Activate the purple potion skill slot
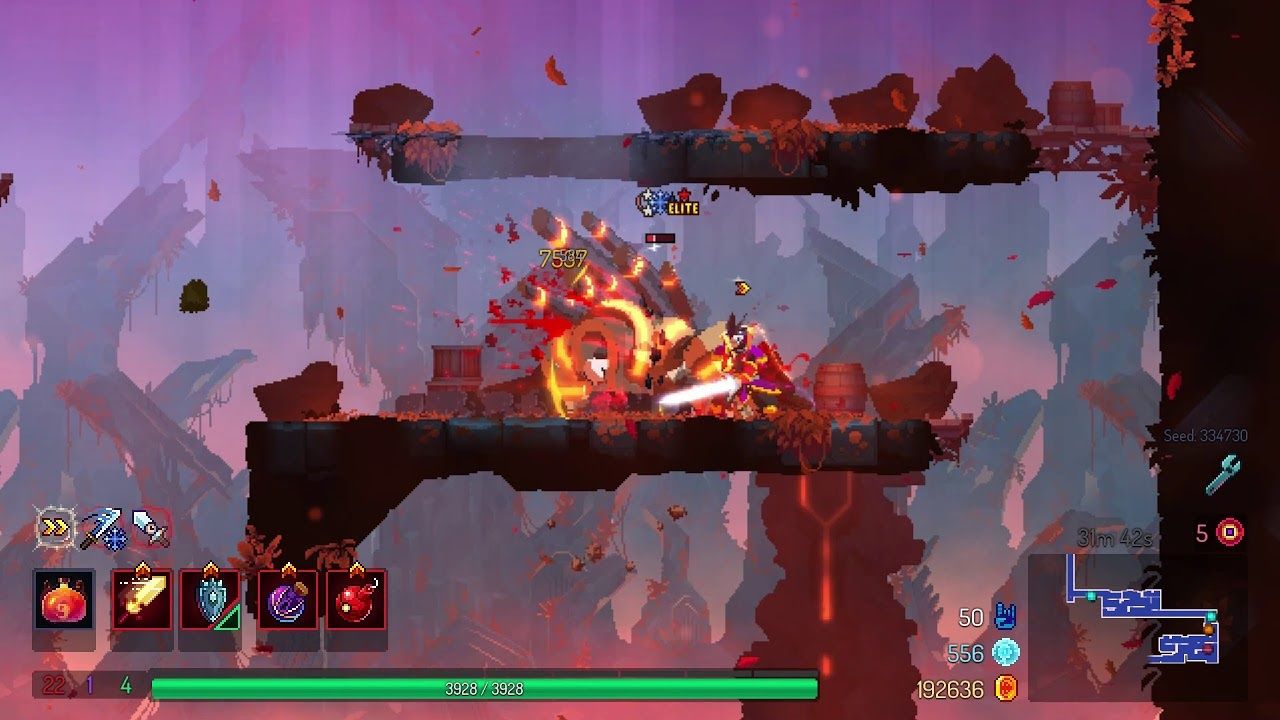 point(288,600)
